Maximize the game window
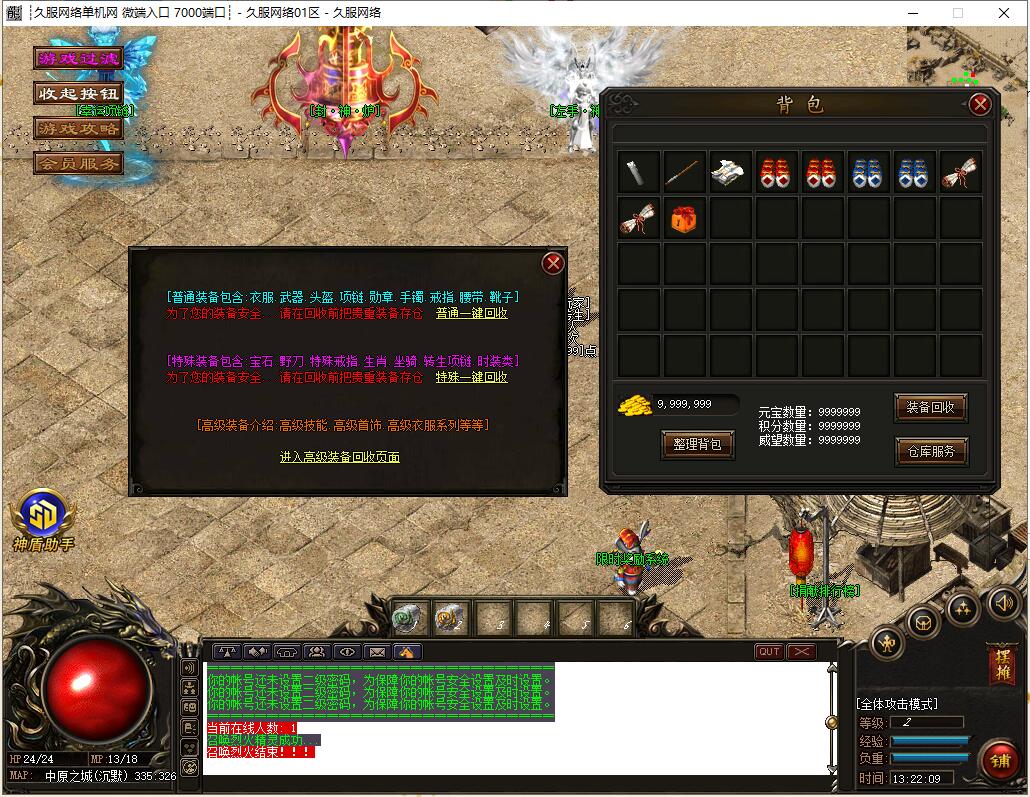This screenshot has height=797, width=1030. (957, 13)
